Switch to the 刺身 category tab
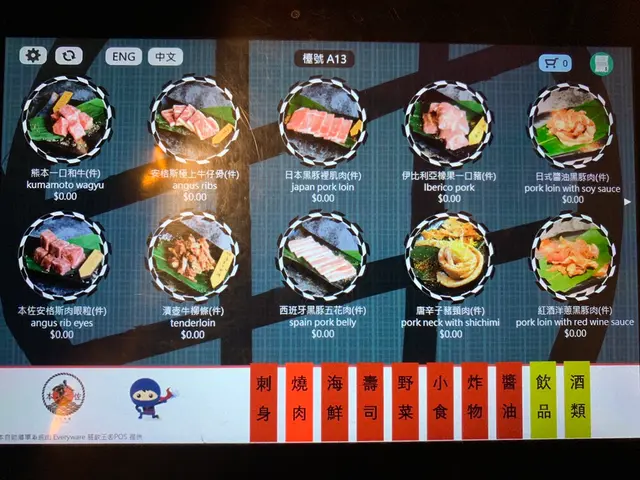Screen dimensions: 640x480 264,400
